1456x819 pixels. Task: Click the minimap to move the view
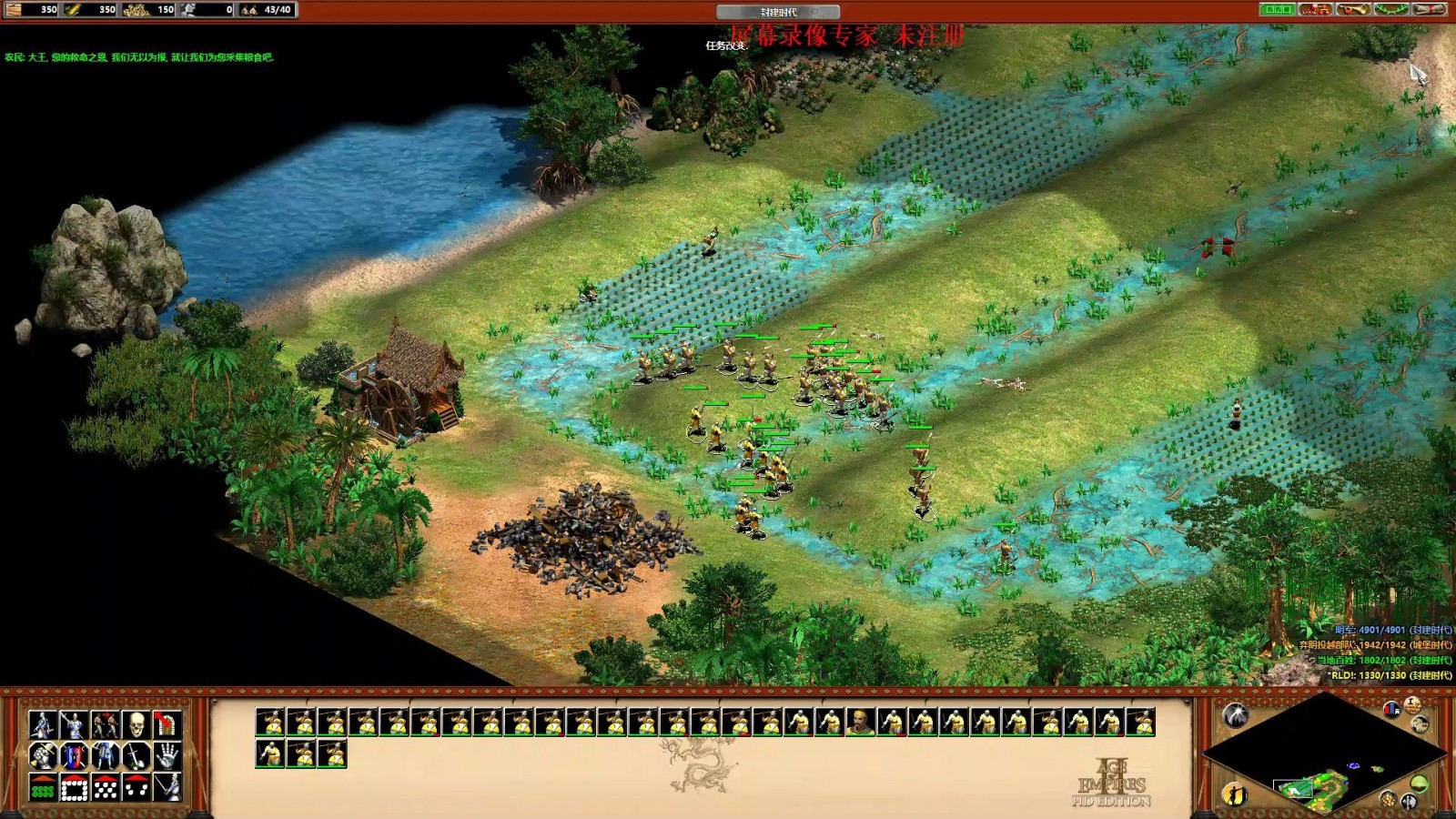pyautogui.click(x=1323, y=755)
